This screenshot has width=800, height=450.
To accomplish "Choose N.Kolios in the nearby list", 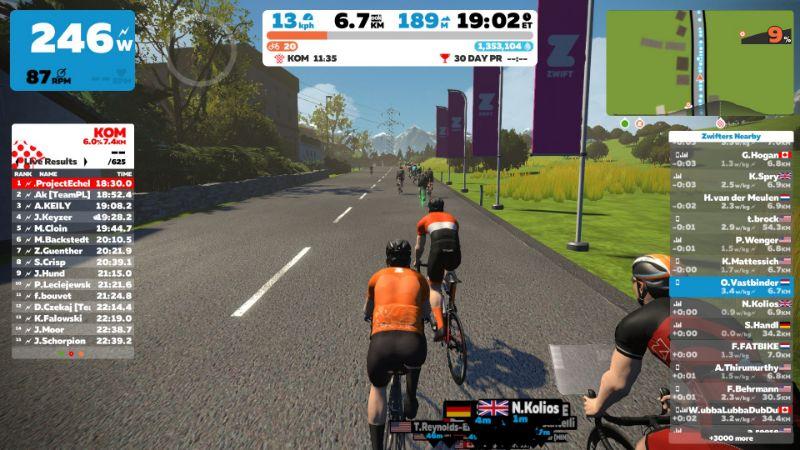I will click(x=731, y=308).
